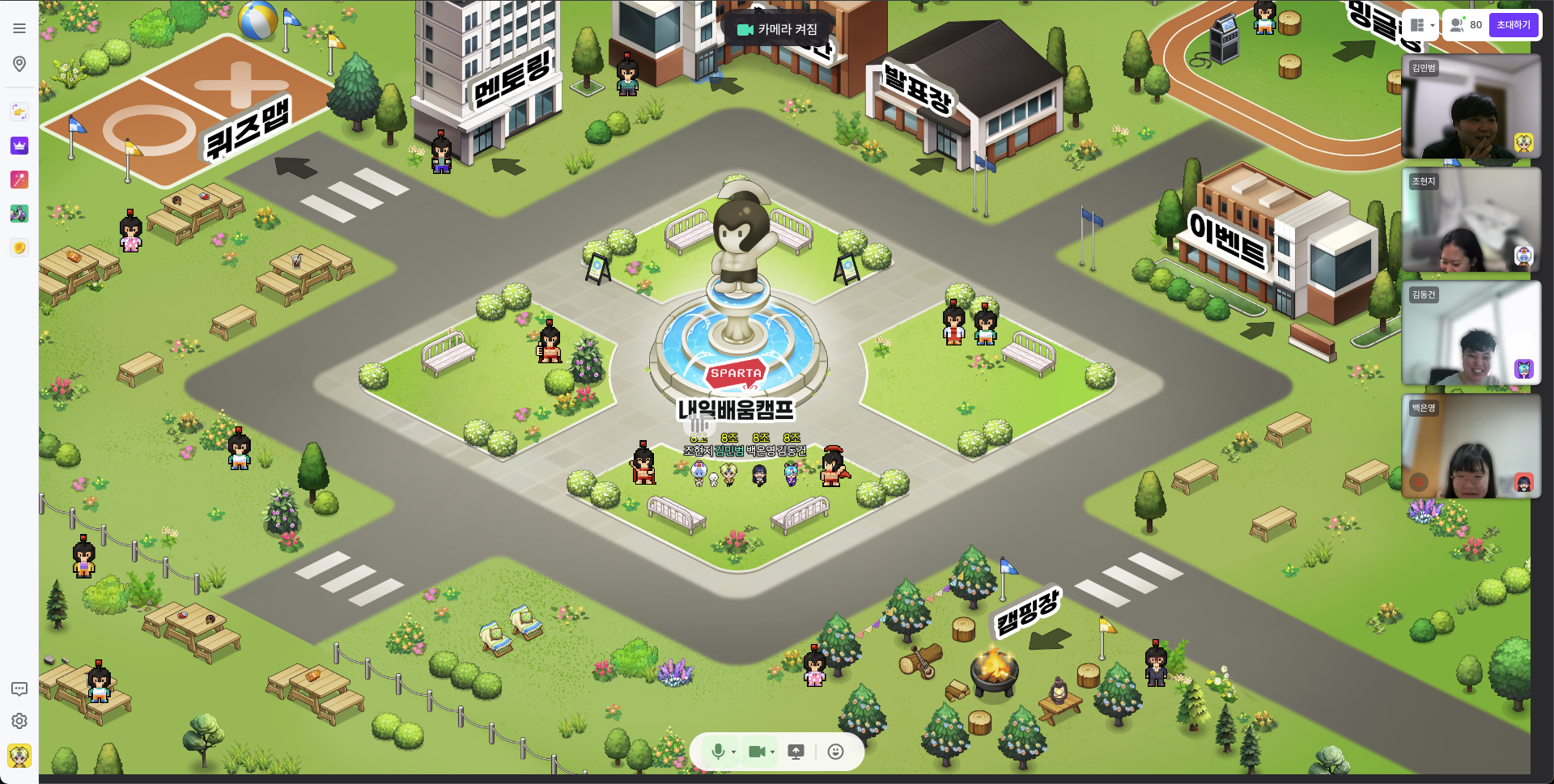This screenshot has width=1554, height=784.
Task: Expand the camera device dropdown arrow
Action: pos(773,752)
